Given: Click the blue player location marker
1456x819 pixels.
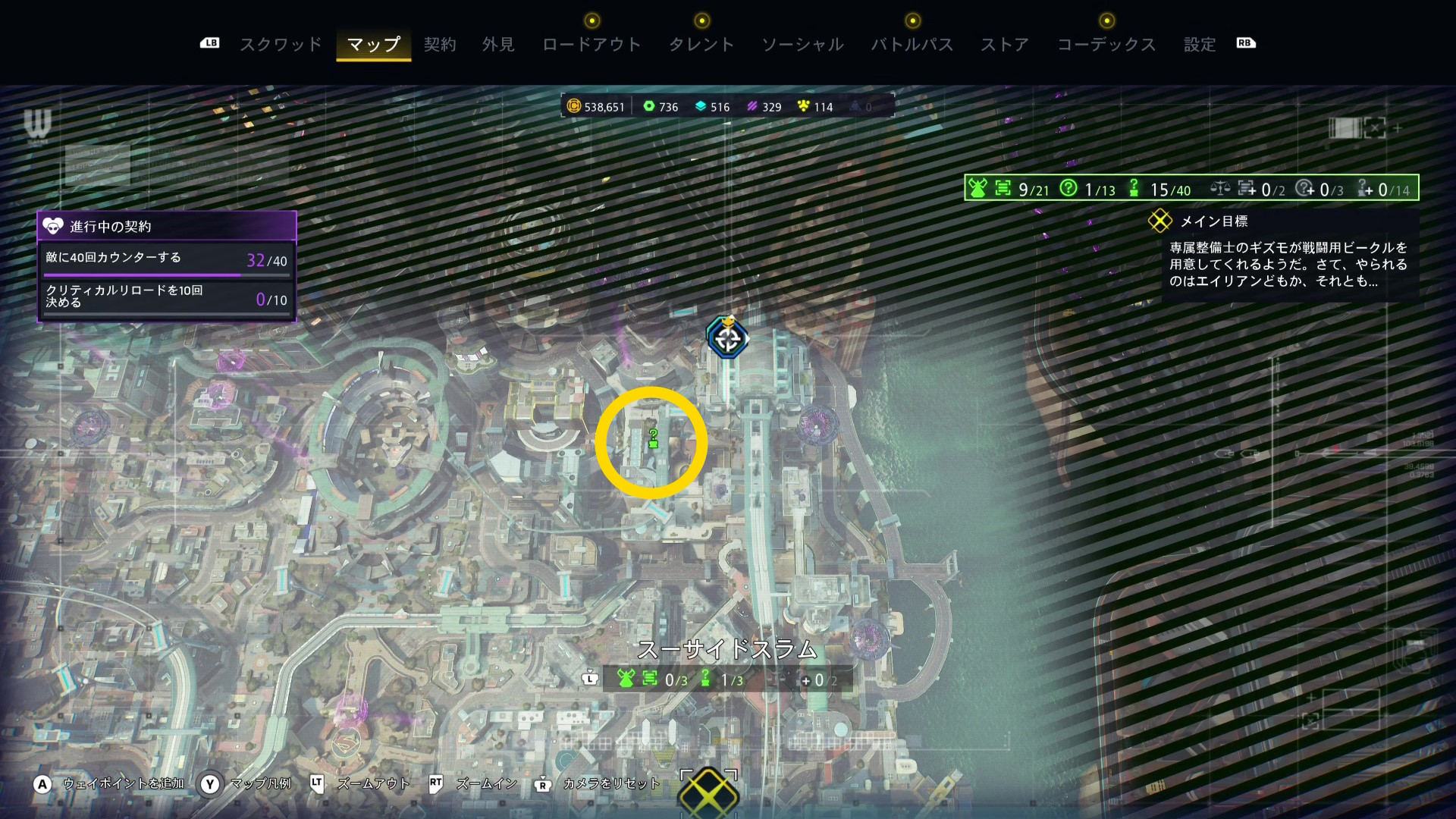Looking at the screenshot, I should click(727, 338).
